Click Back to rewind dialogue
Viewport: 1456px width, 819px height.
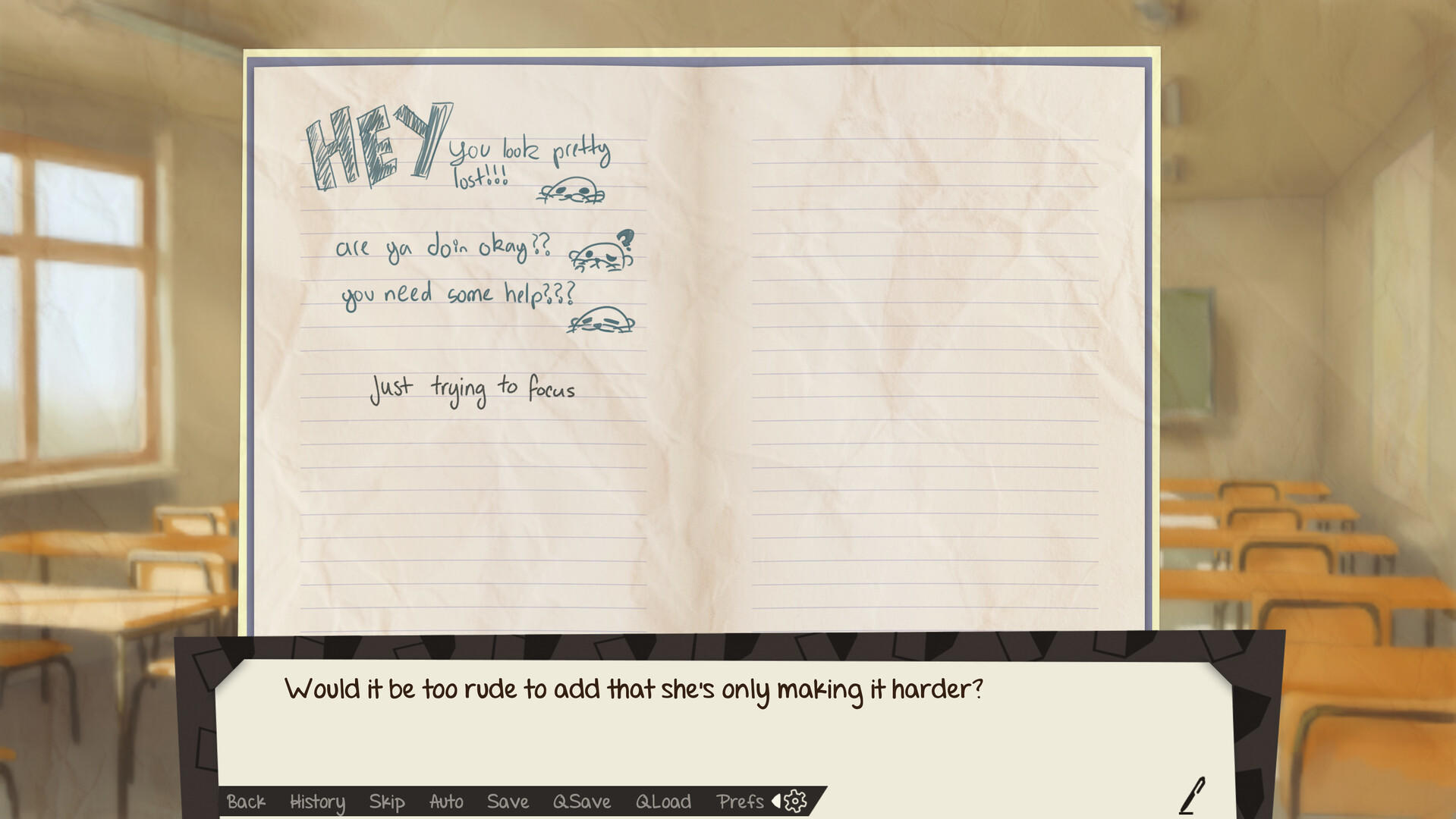[x=247, y=802]
